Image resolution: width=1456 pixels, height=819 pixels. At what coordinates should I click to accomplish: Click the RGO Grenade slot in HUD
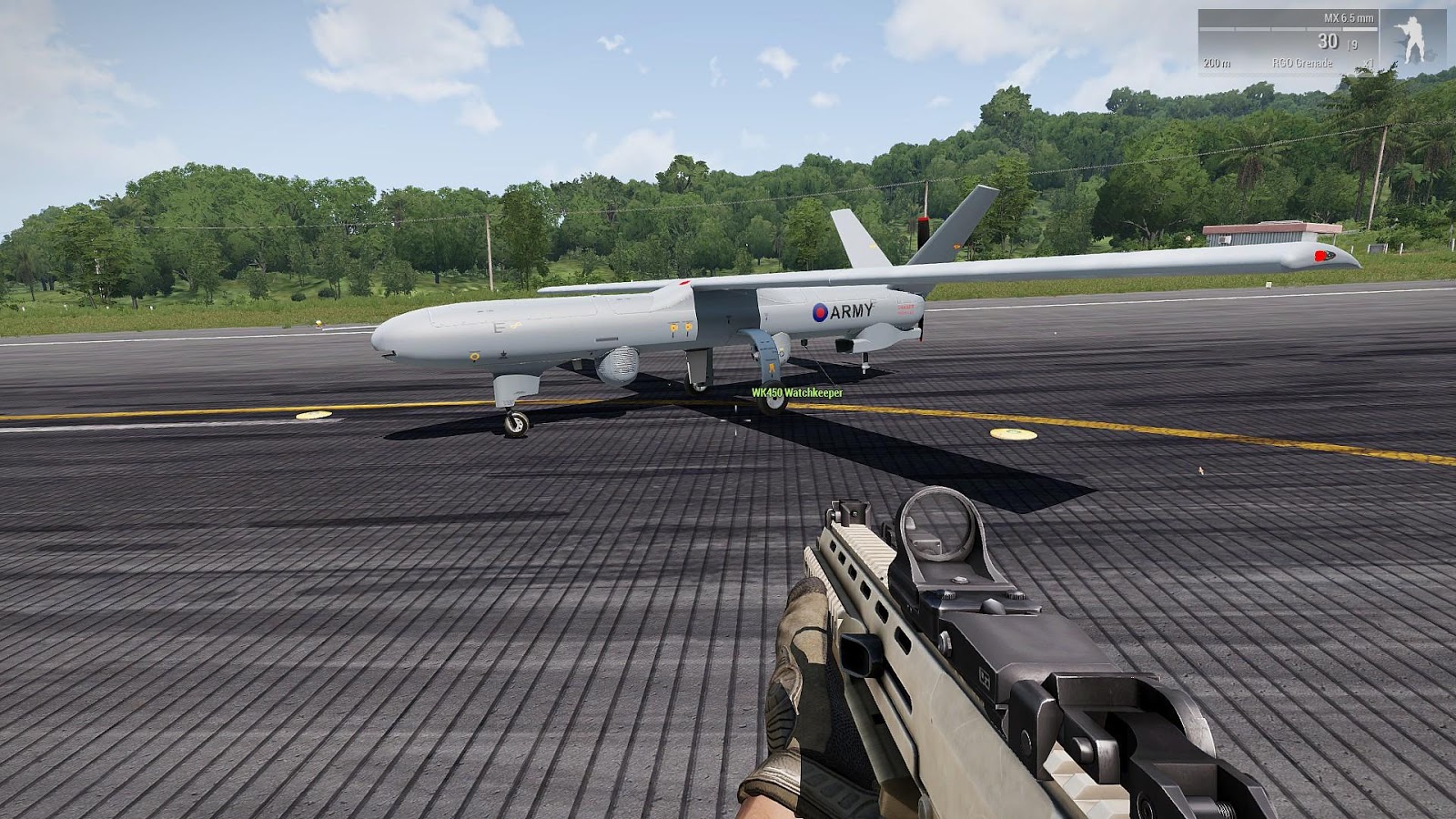[x=1303, y=63]
